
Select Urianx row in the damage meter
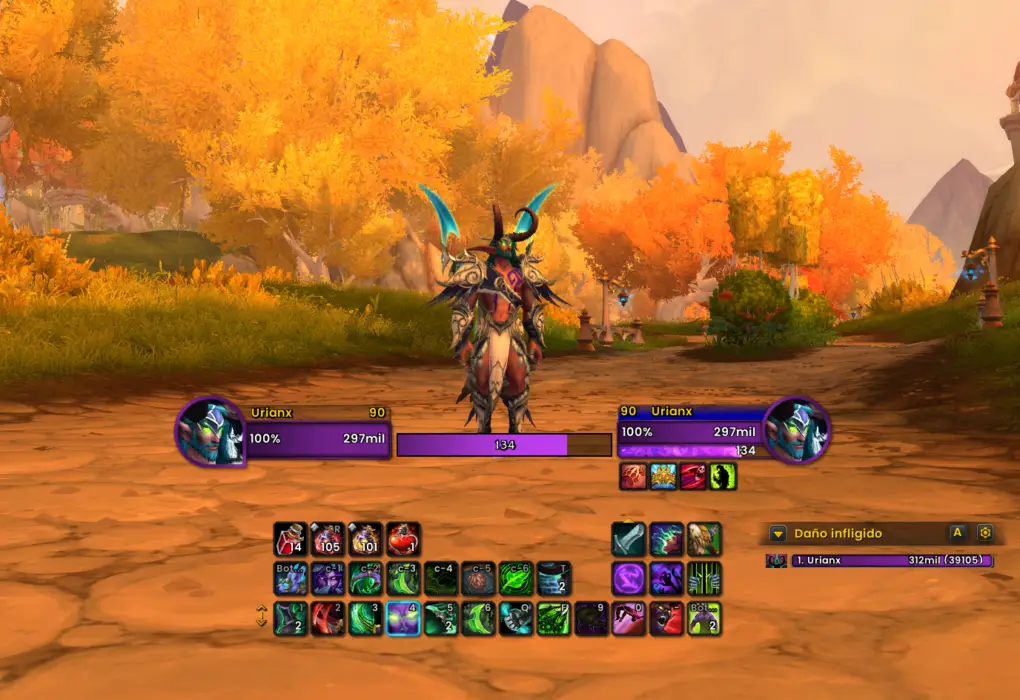[x=880, y=561]
